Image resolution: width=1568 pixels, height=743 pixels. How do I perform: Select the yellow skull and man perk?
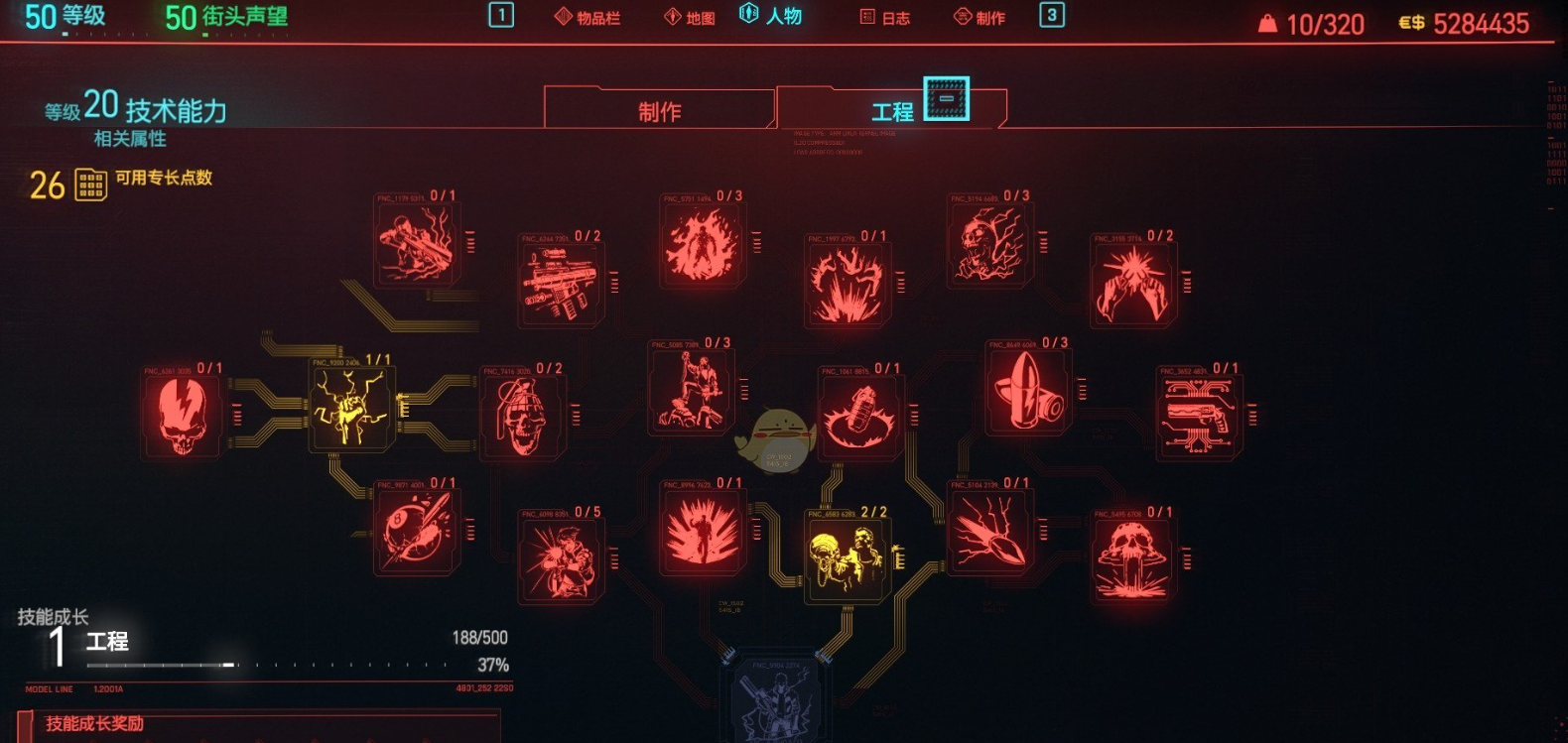[847, 558]
